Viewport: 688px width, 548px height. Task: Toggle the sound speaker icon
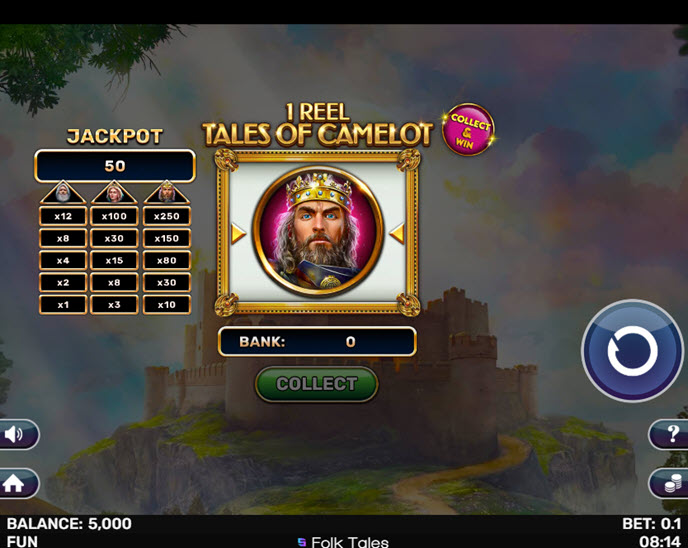pyautogui.click(x=17, y=434)
